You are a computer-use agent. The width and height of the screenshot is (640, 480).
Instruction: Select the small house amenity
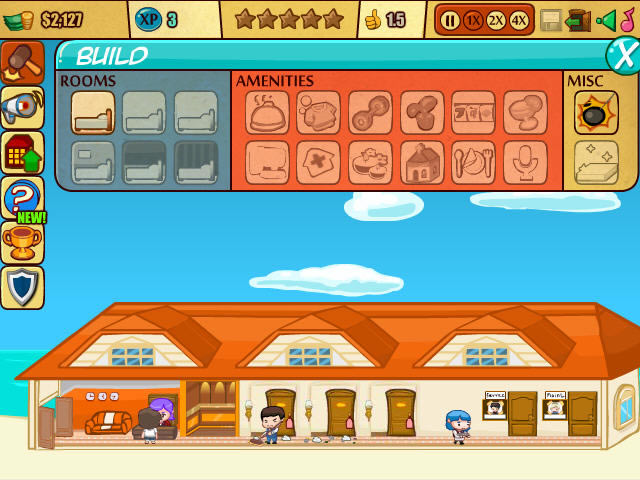point(422,162)
